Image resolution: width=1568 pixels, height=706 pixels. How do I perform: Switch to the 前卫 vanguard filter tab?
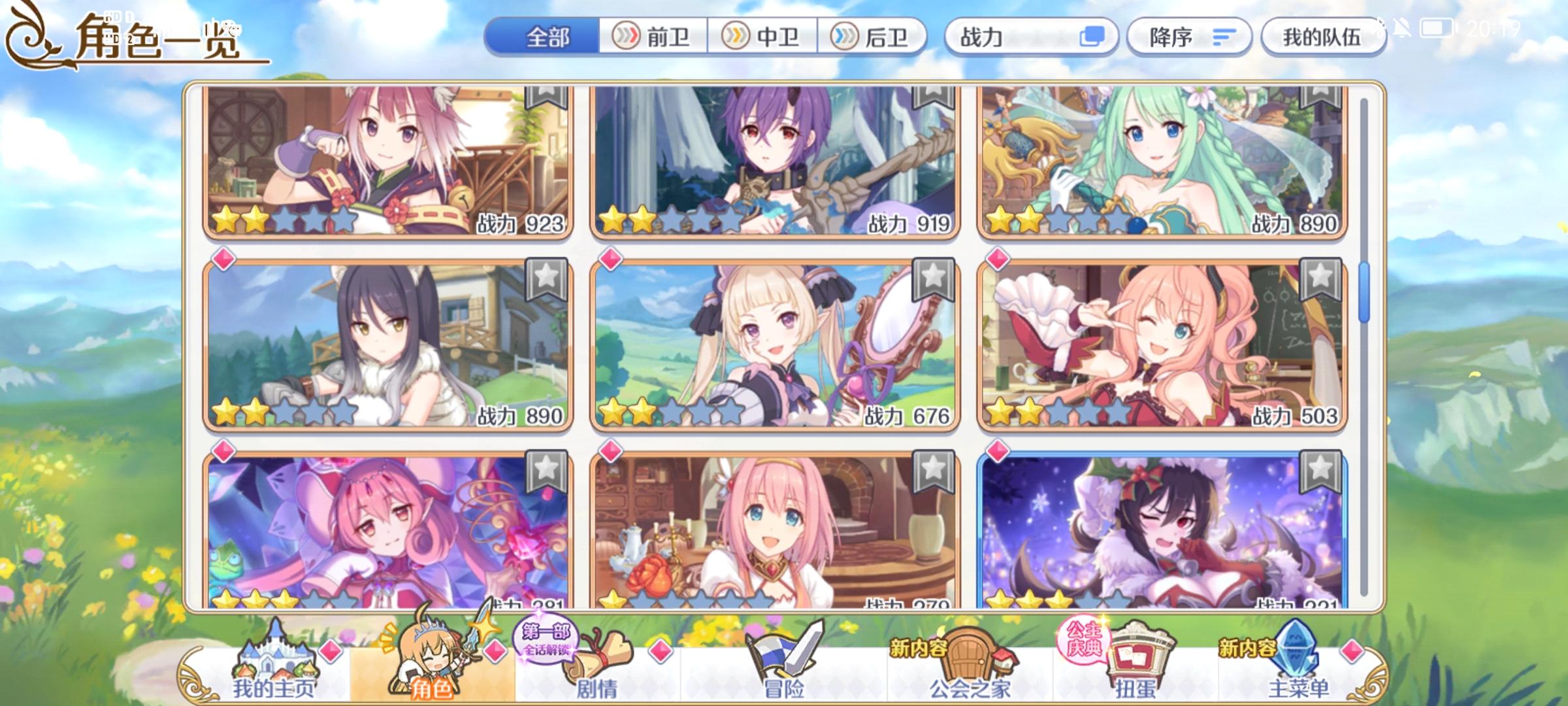click(653, 37)
